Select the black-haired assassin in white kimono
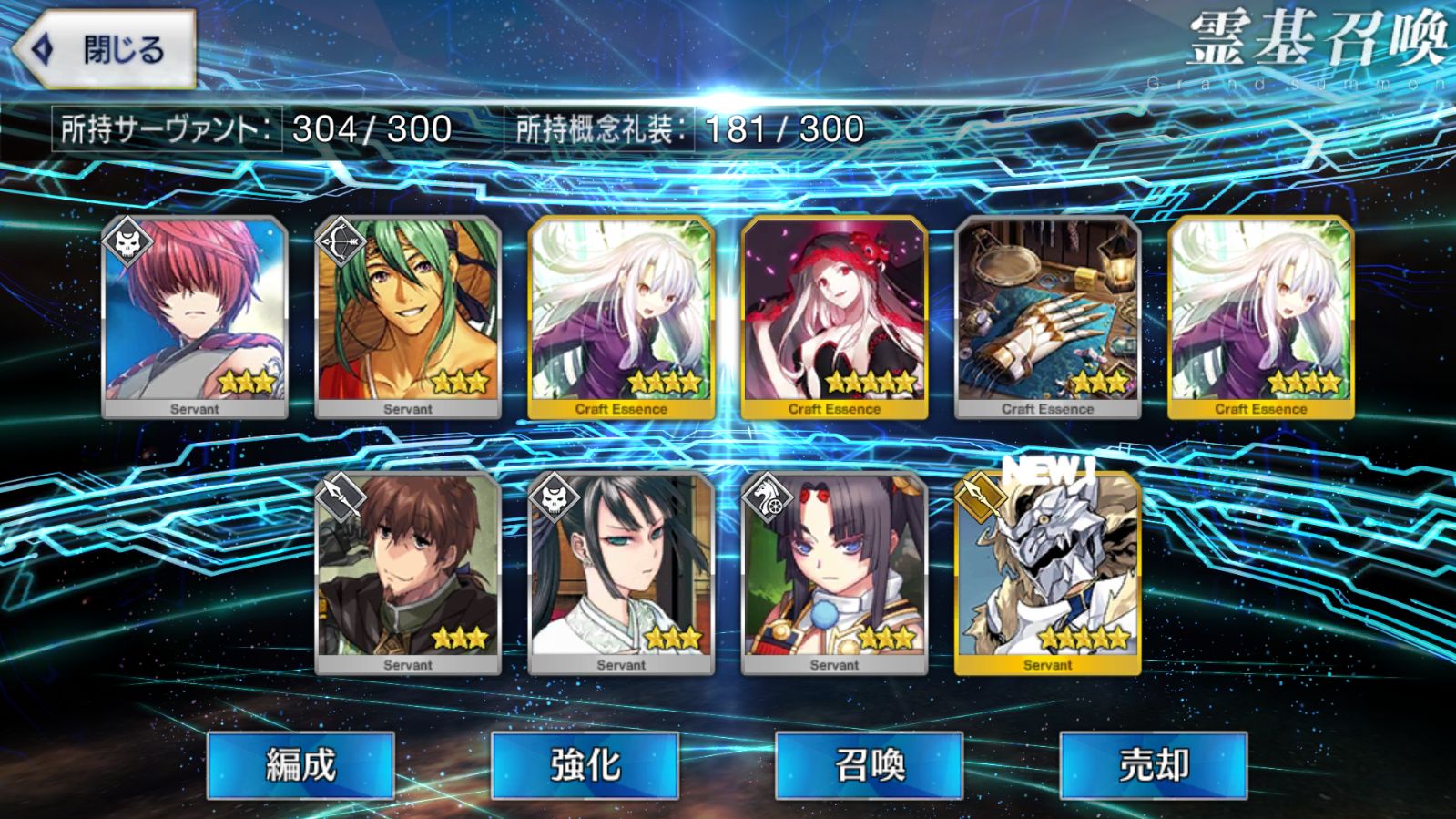 coord(621,572)
